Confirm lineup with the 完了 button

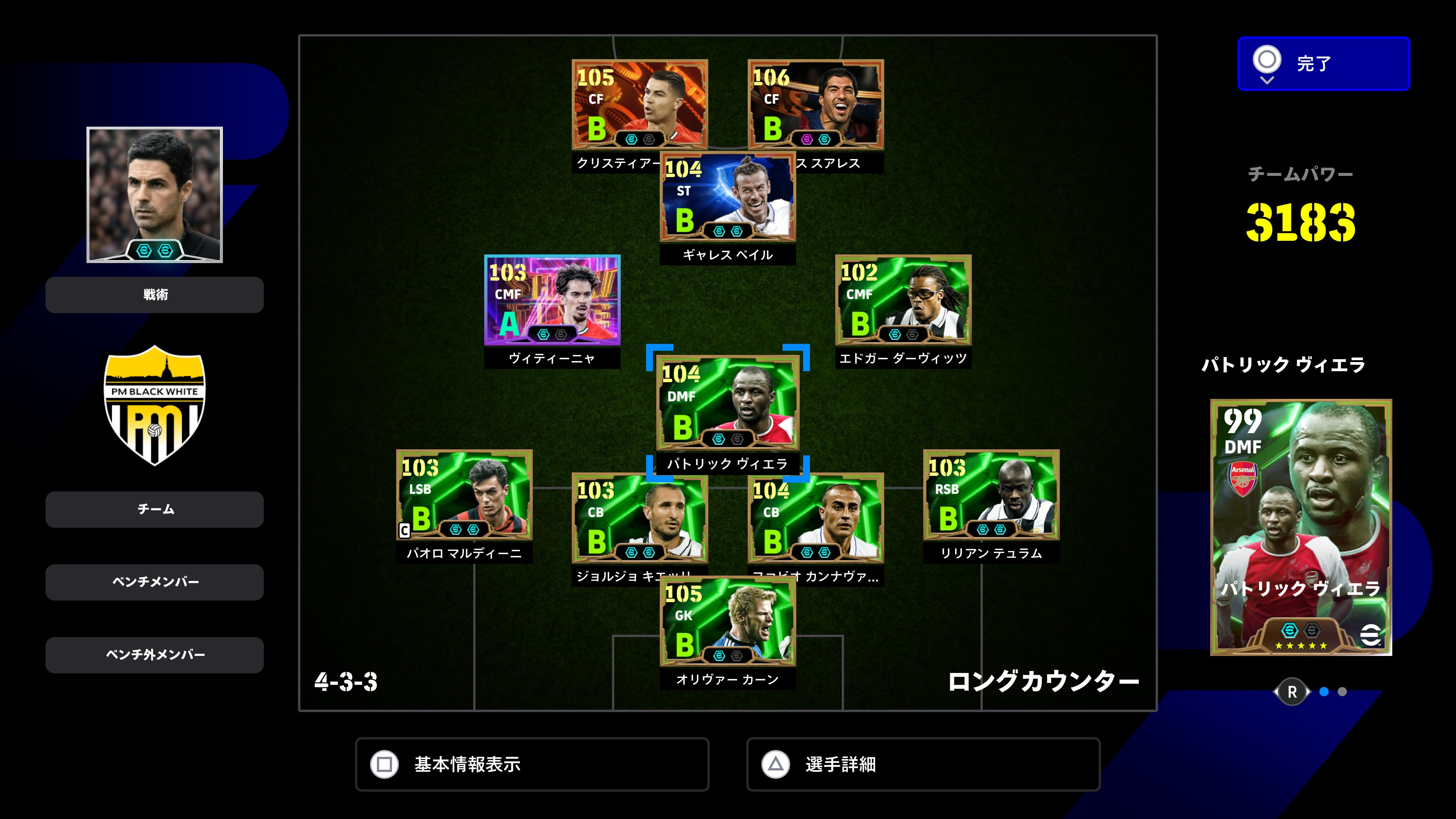pyautogui.click(x=1323, y=63)
